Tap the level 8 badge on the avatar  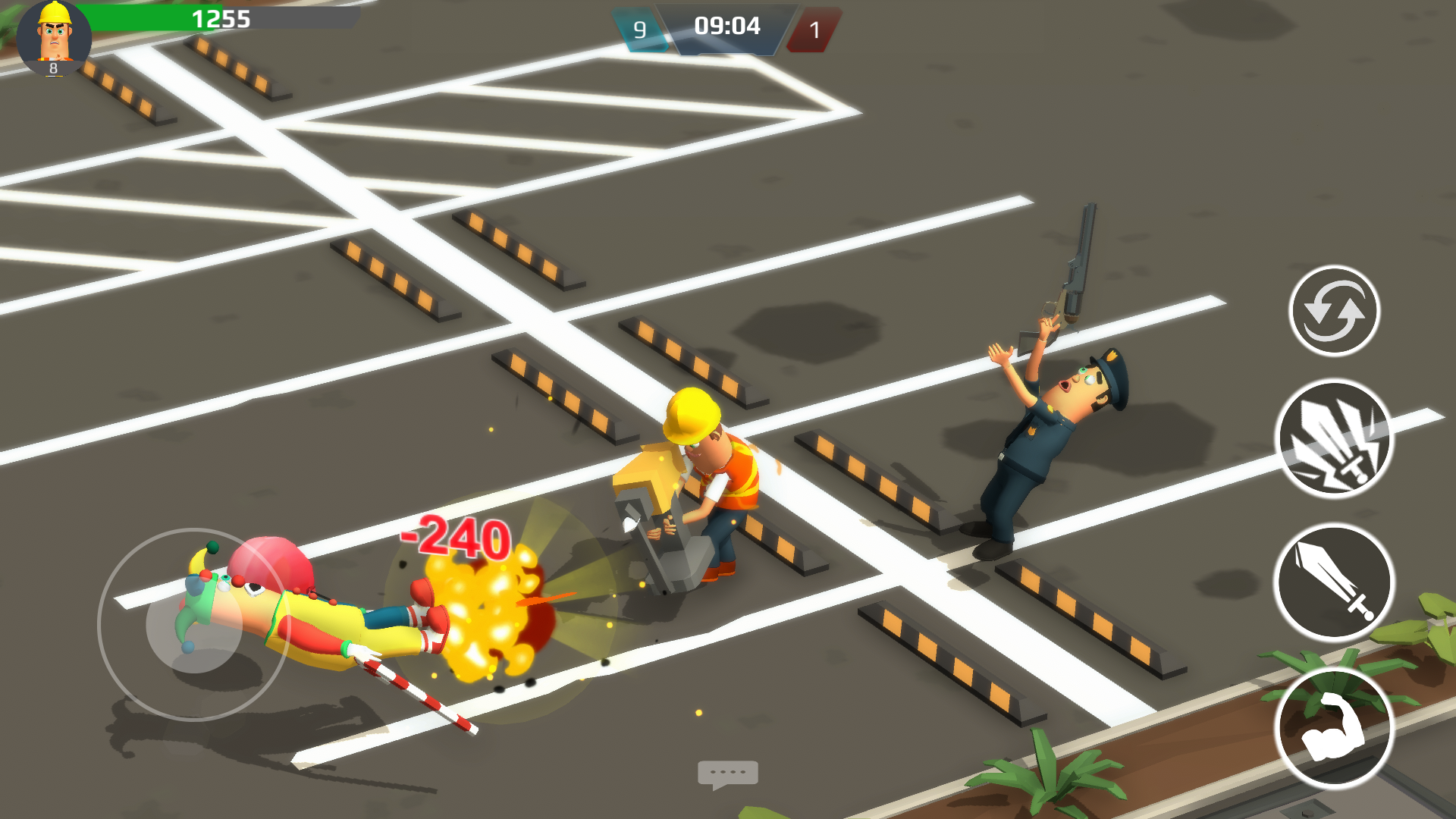click(52, 68)
